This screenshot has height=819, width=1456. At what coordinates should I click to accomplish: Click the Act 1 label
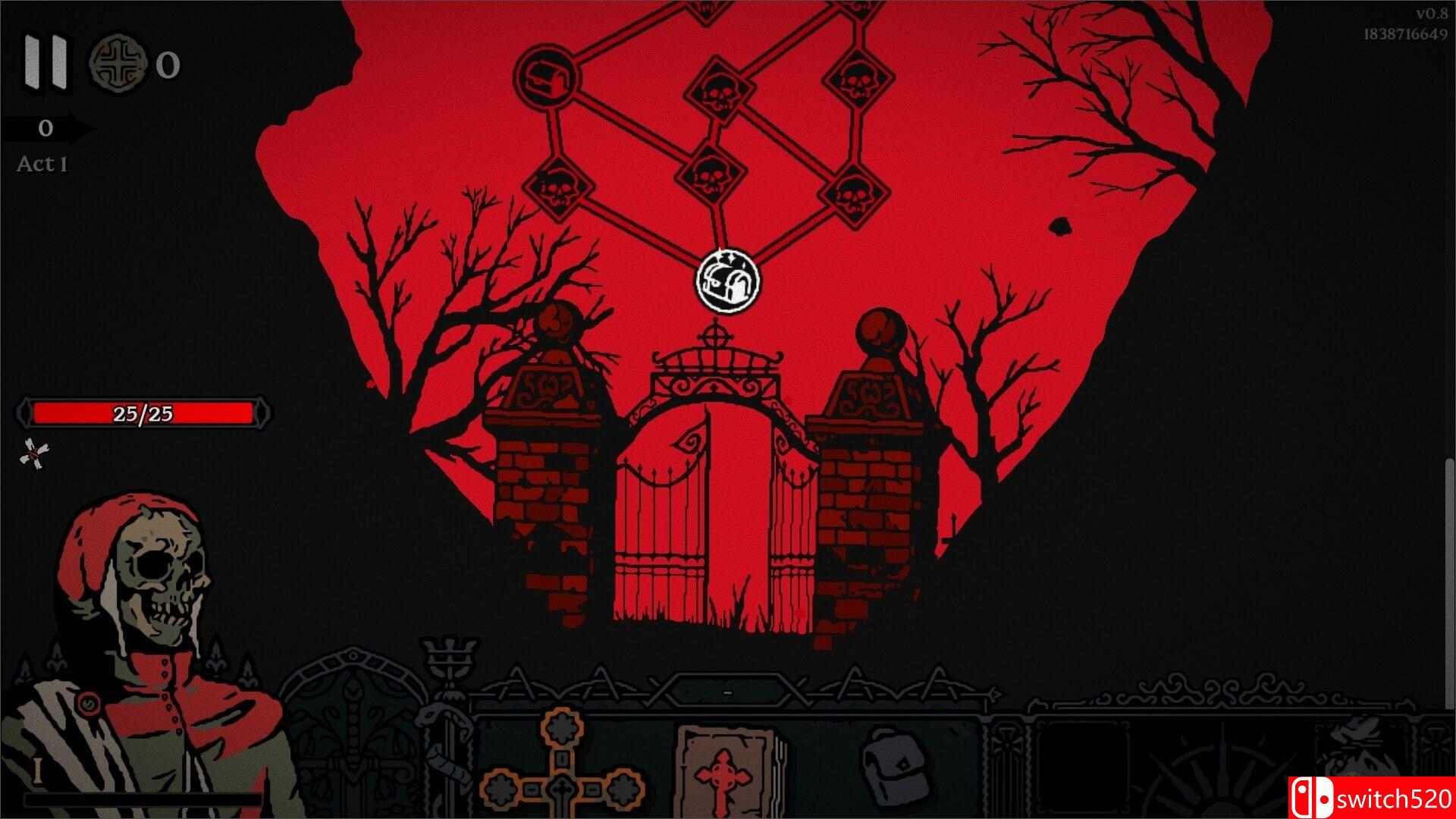click(x=42, y=162)
